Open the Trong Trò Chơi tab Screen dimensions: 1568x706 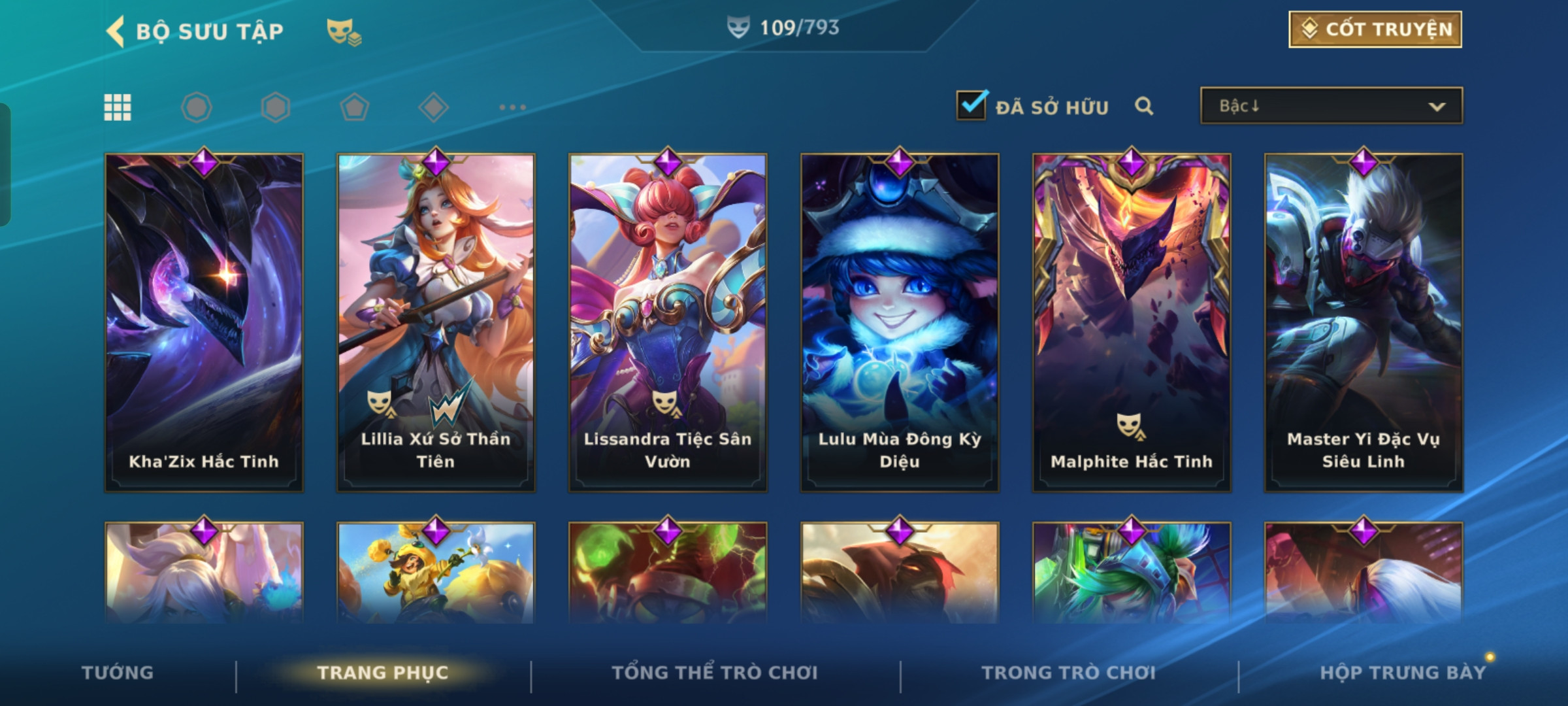point(1069,673)
